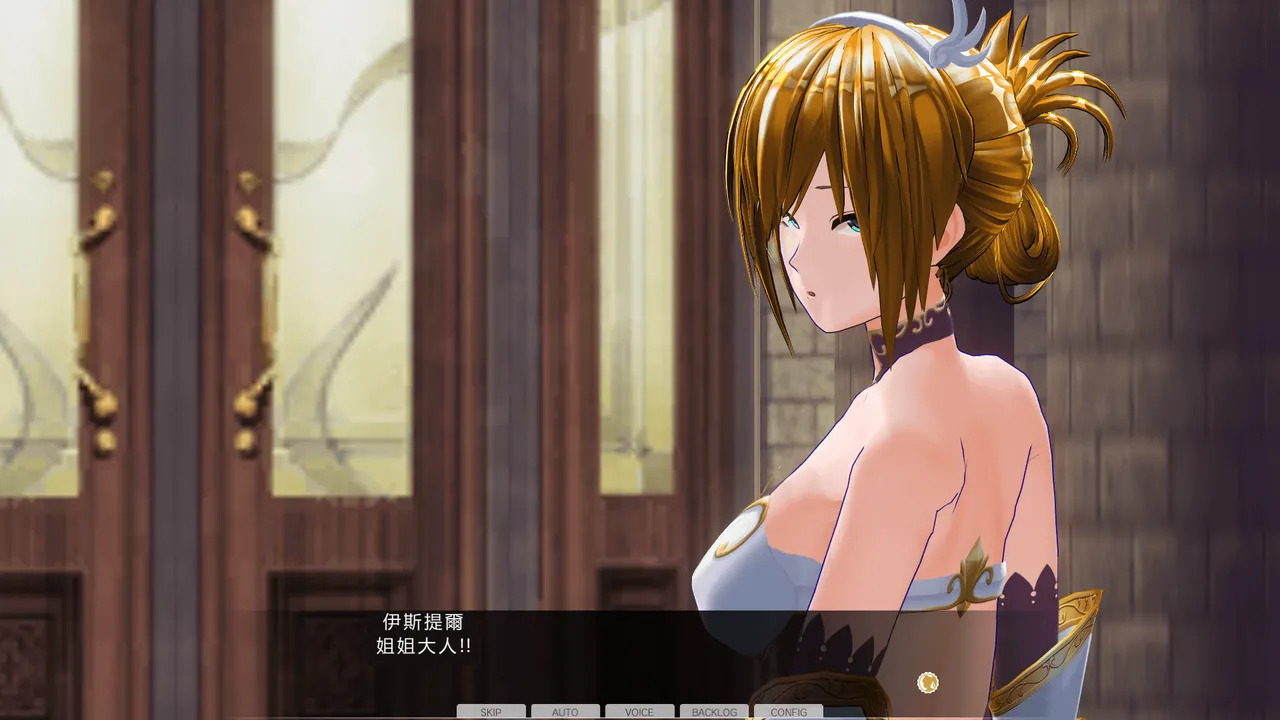Screen dimensions: 1280x720
Task: Click the SKIP button
Action: (491, 712)
